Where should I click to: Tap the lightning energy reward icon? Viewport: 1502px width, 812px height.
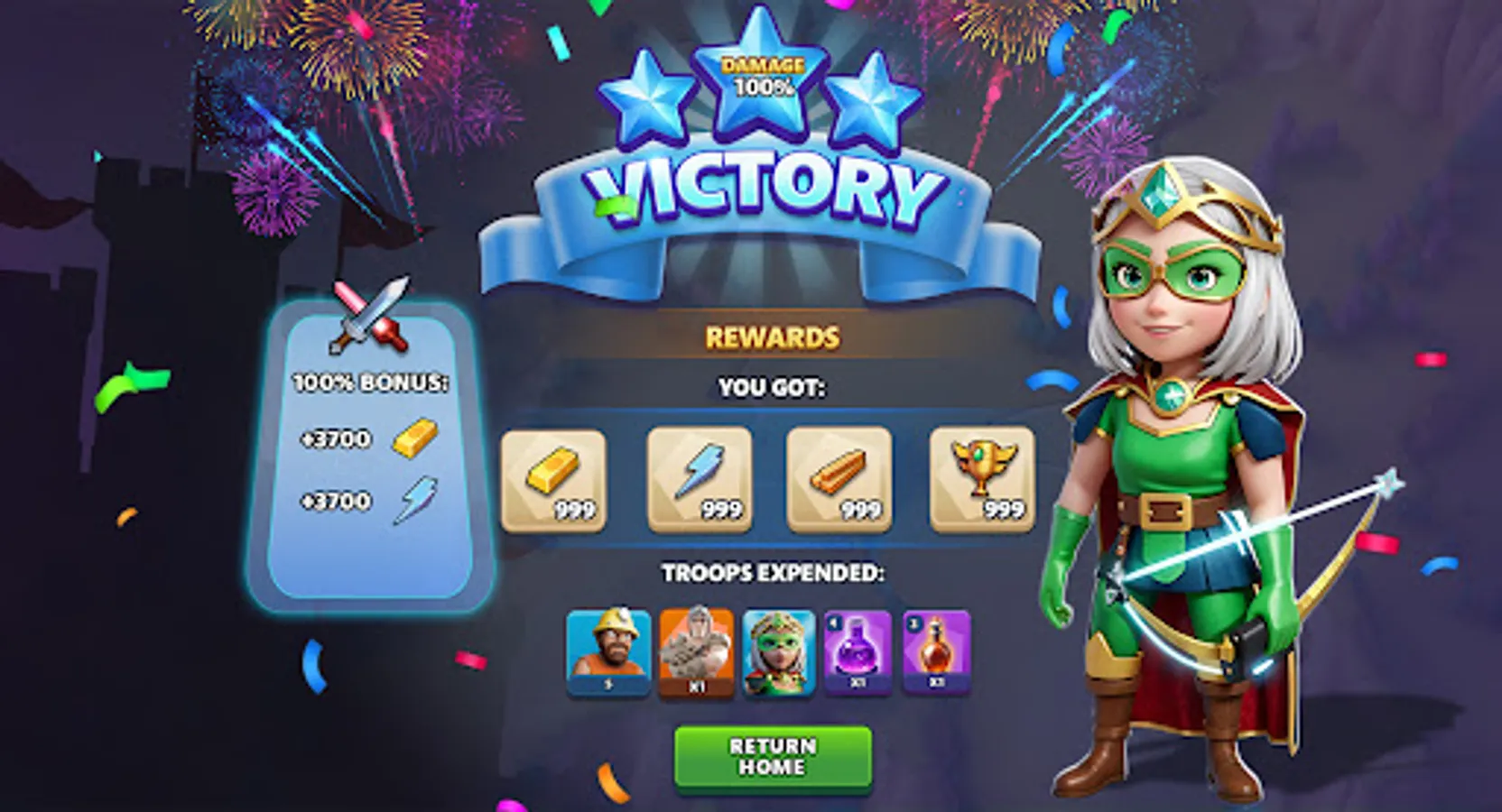pos(697,478)
